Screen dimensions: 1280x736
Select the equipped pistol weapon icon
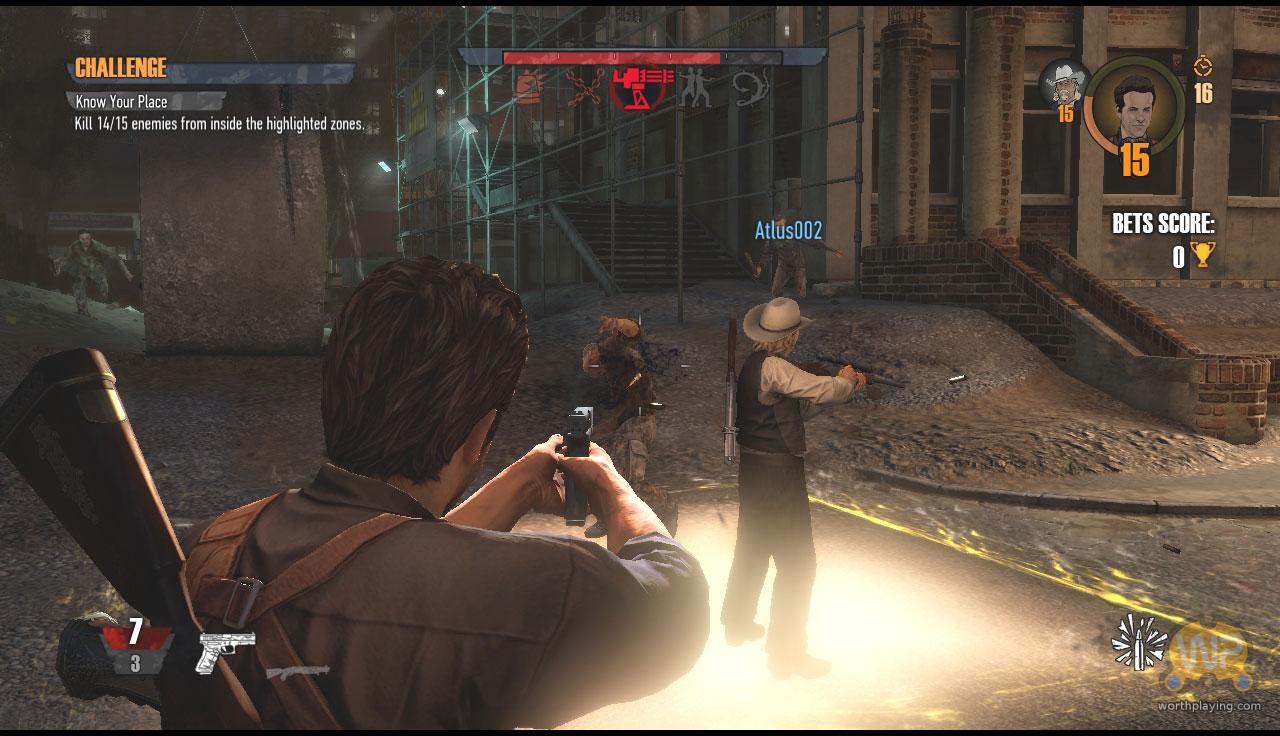(x=226, y=649)
